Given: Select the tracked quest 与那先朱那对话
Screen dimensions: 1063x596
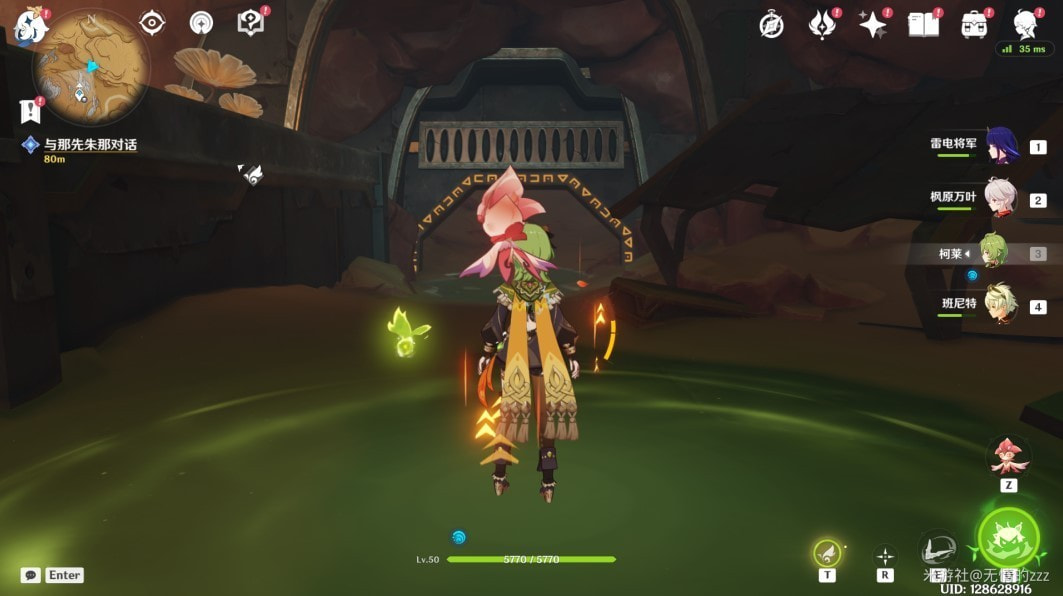Looking at the screenshot, I should [90, 145].
